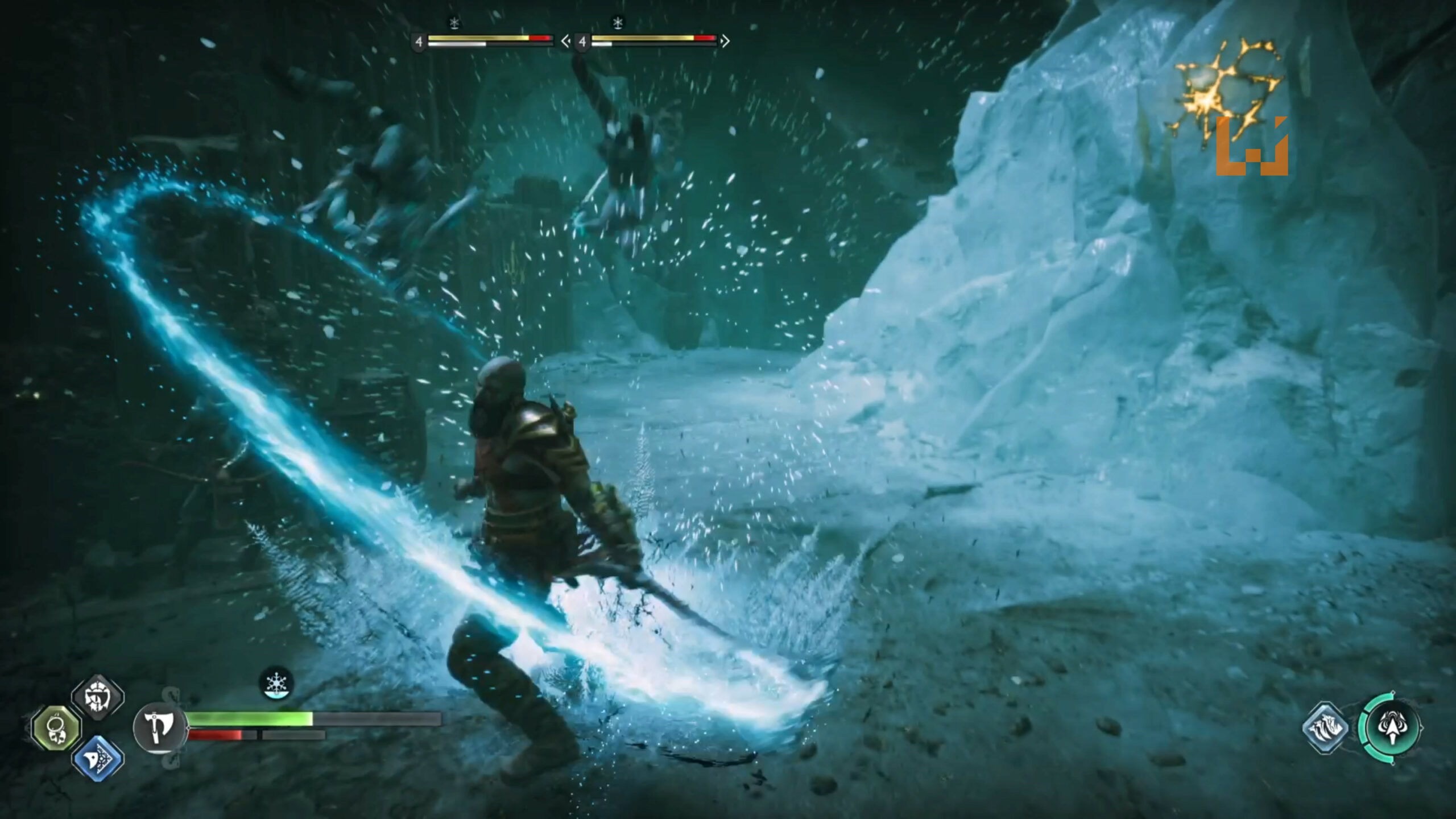Activate the green skull relic ability
This screenshot has width=1456, height=819.
point(57,728)
